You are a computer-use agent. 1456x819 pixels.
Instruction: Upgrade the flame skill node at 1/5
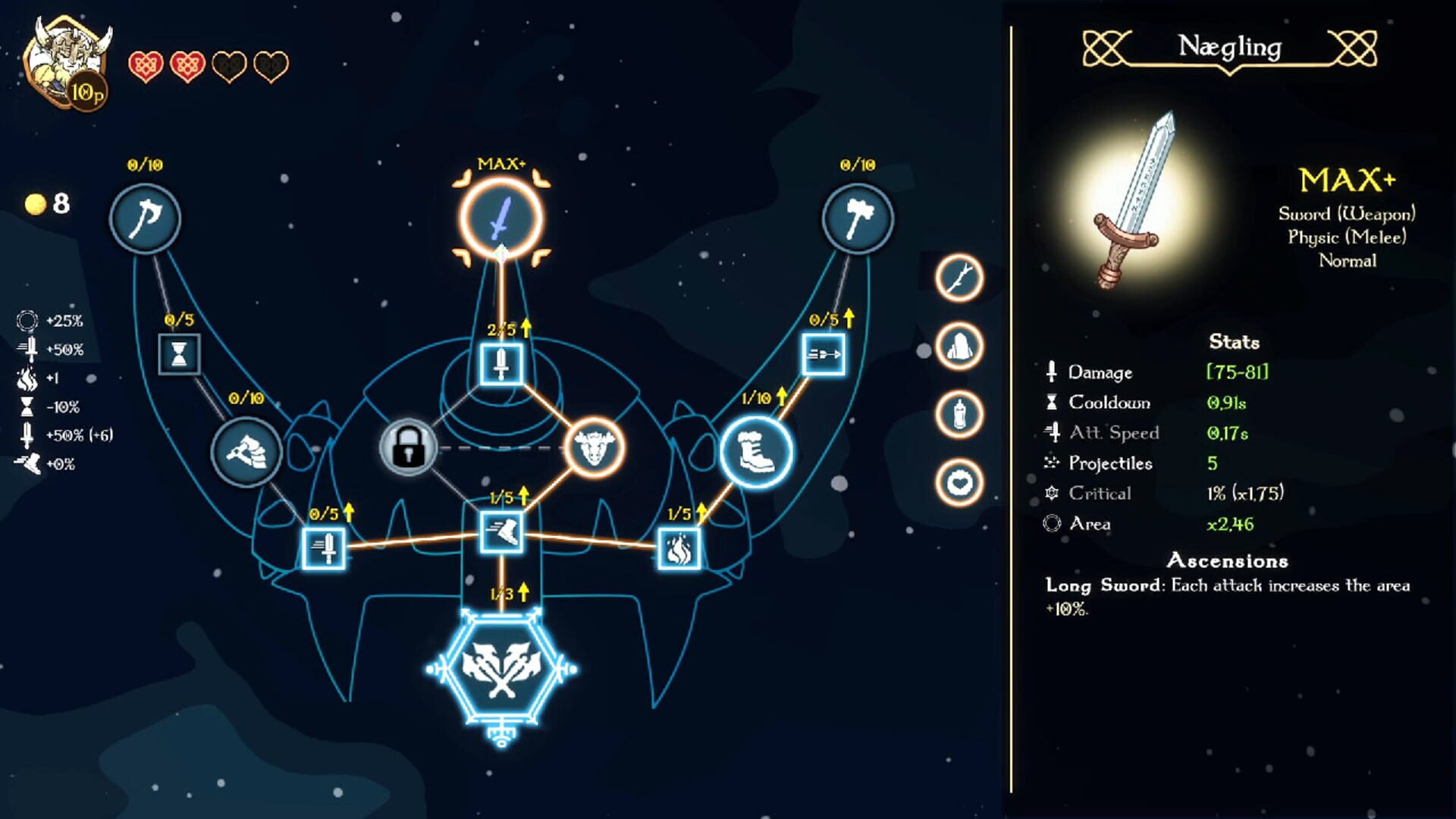(x=681, y=548)
